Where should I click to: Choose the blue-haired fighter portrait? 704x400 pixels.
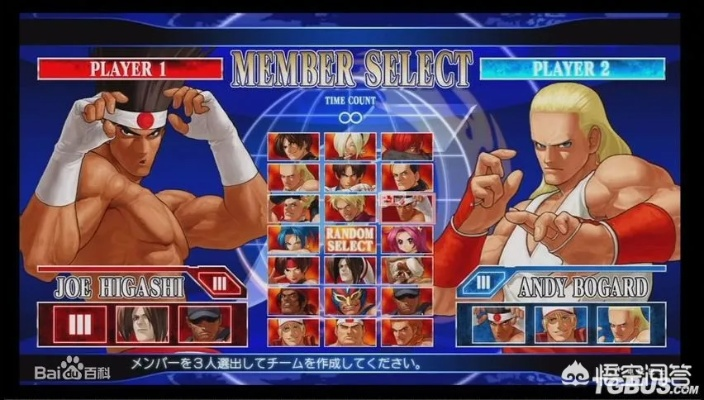coord(293,240)
